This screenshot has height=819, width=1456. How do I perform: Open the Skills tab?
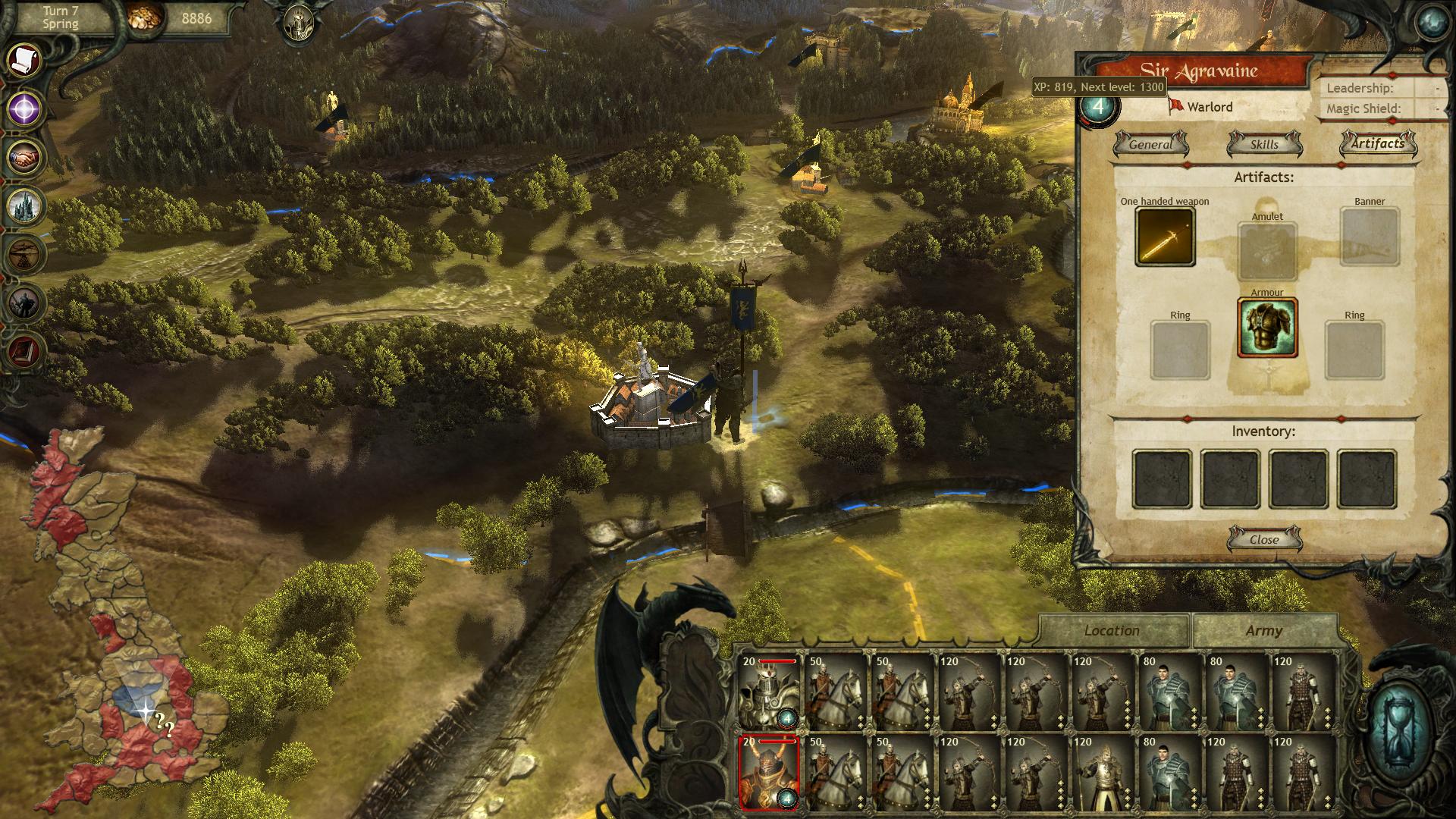[x=1264, y=144]
